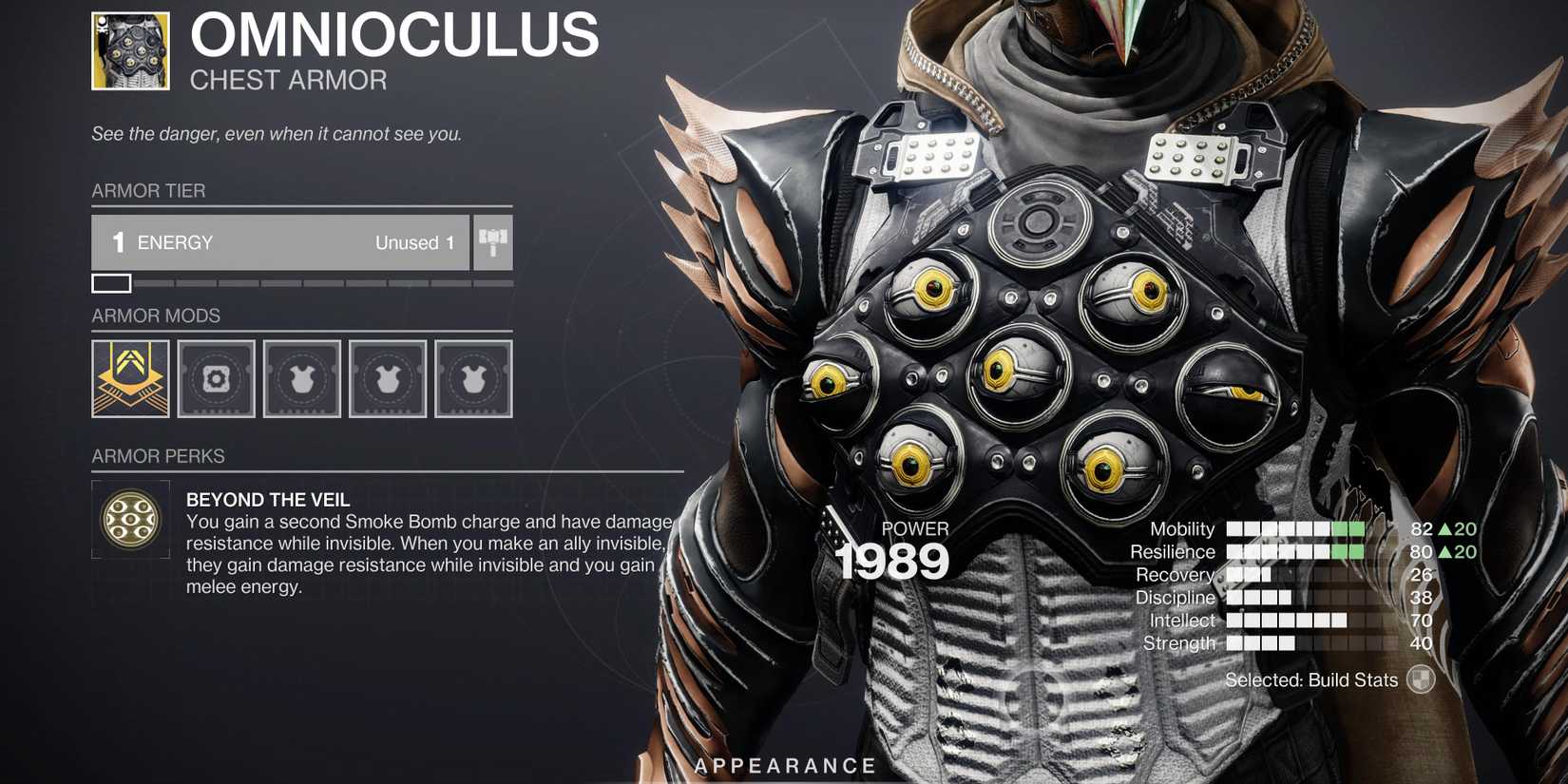Expand the Armor Mods section
Viewport: 1568px width, 784px height.
(x=155, y=315)
